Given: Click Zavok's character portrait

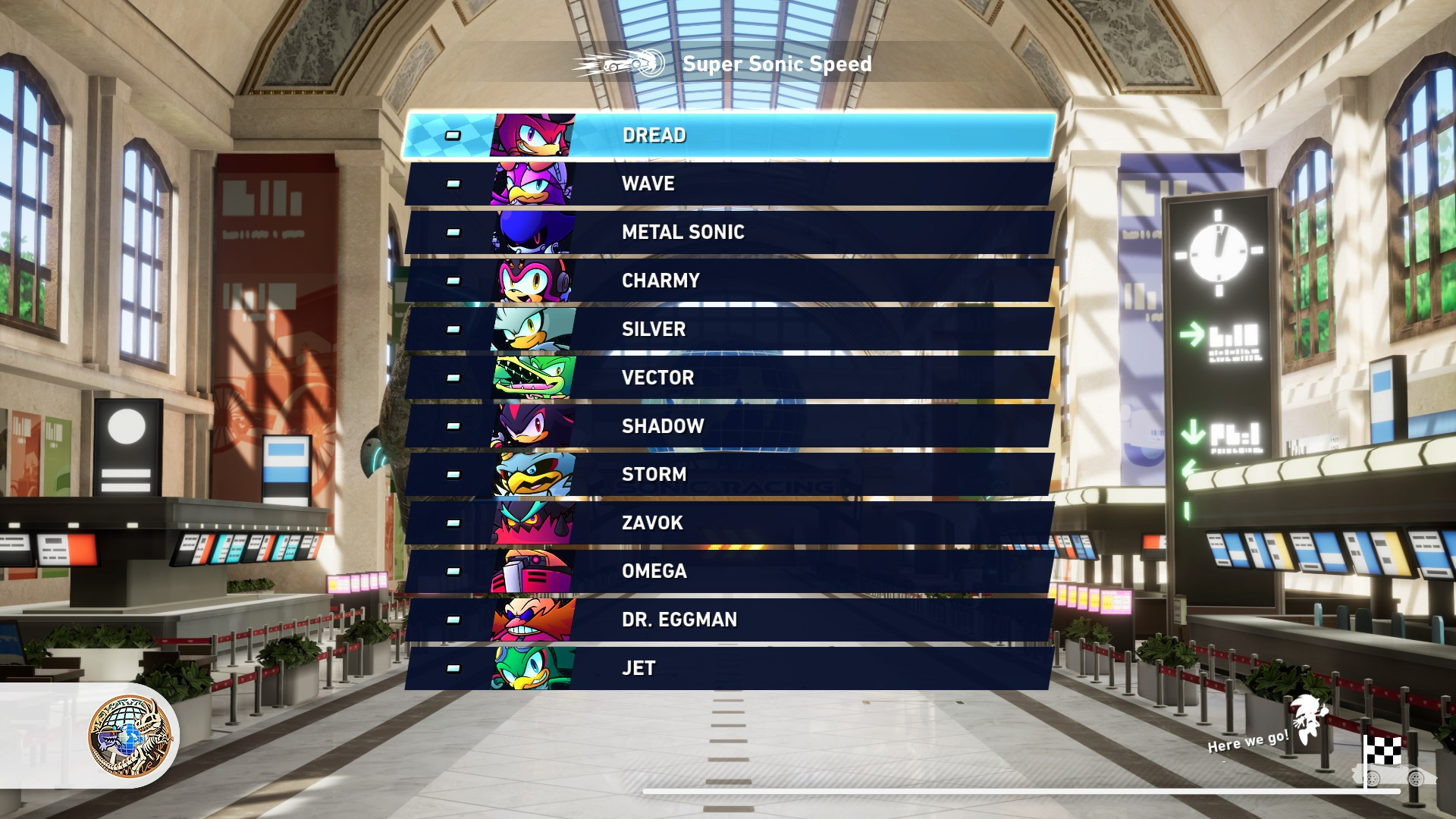Looking at the screenshot, I should [x=531, y=522].
